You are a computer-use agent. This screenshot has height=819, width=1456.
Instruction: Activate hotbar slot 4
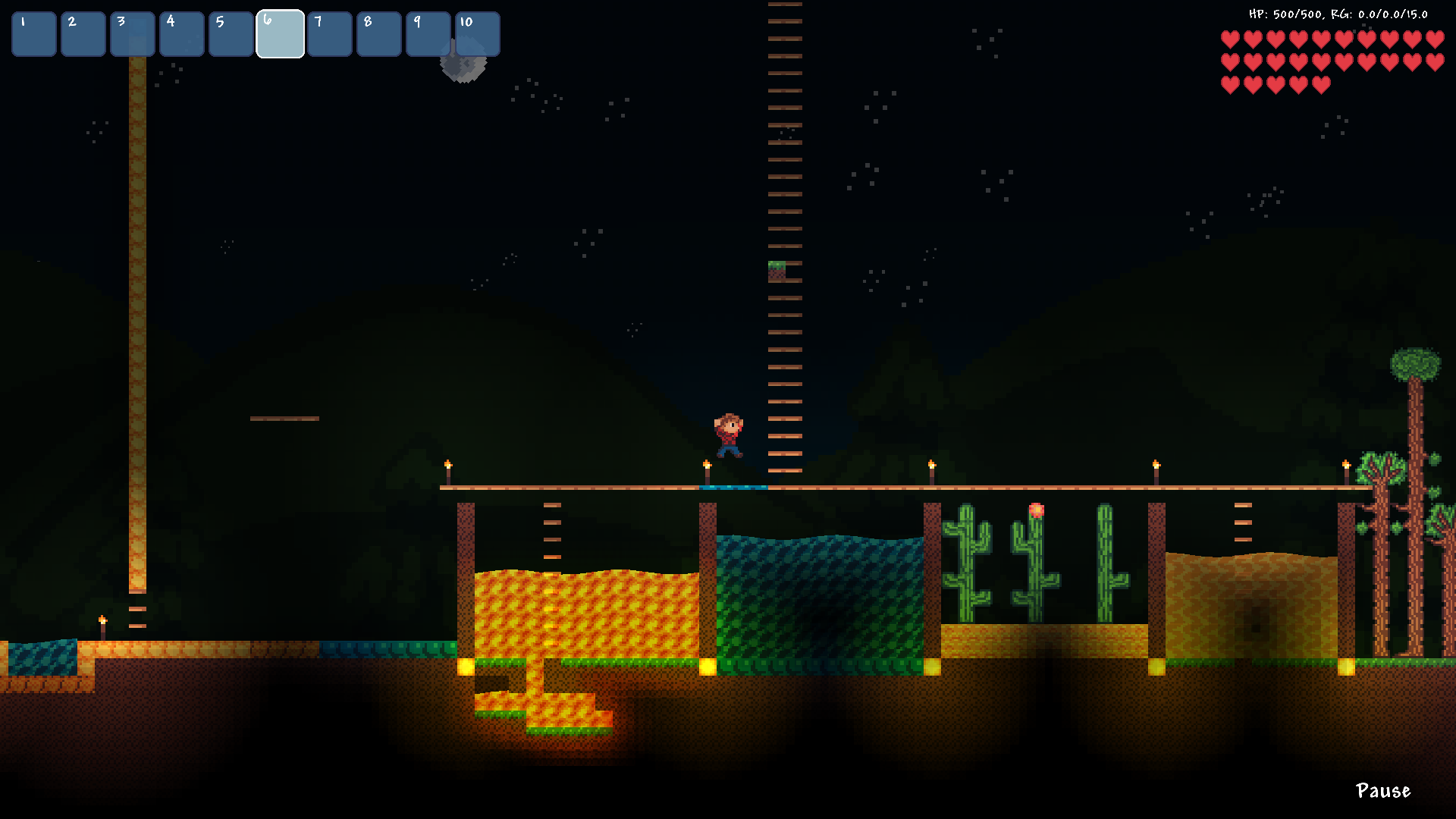pyautogui.click(x=182, y=34)
